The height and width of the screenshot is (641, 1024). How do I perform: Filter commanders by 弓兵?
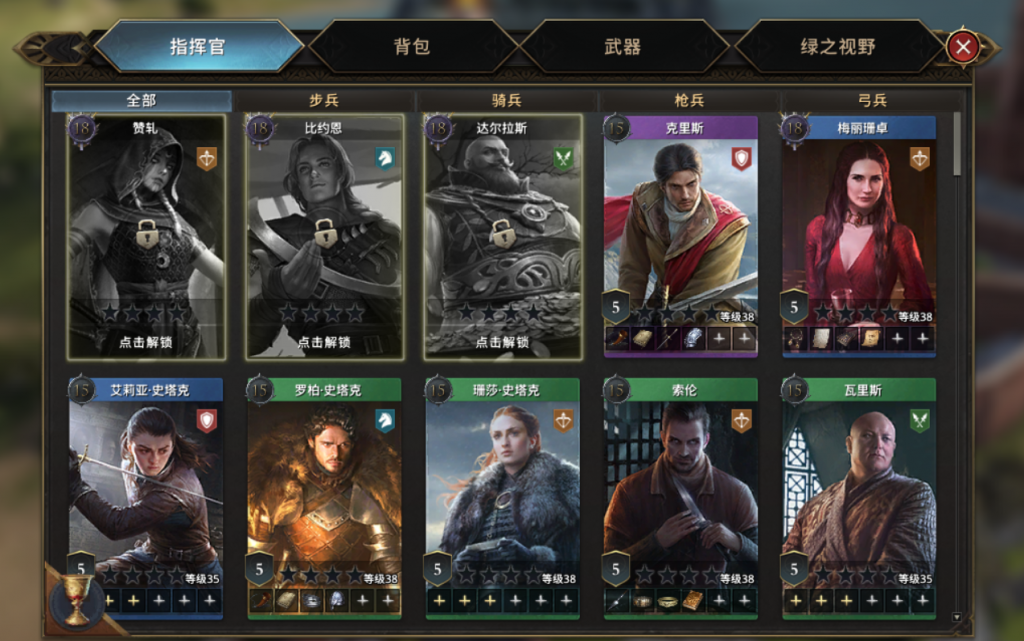872,101
